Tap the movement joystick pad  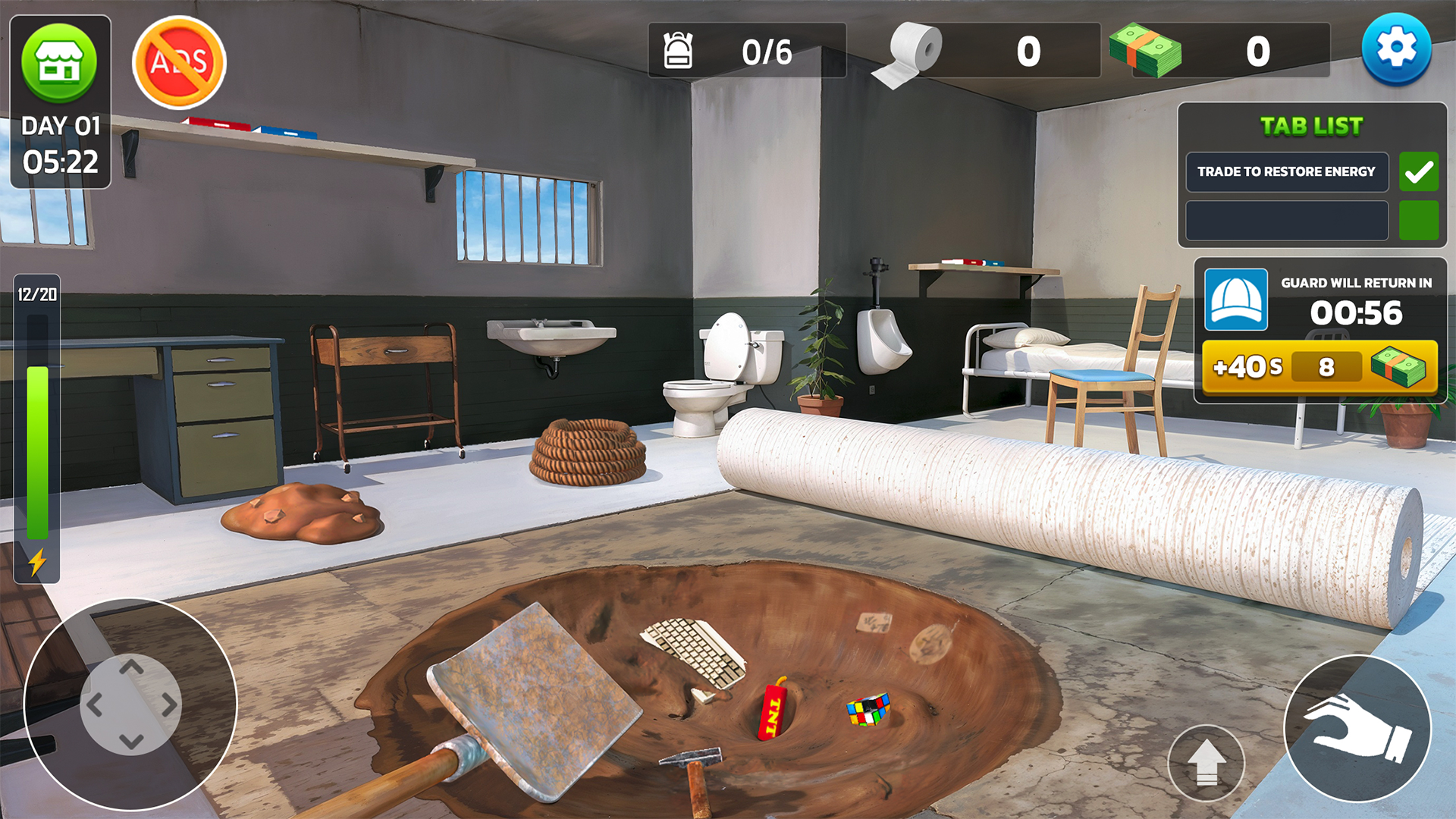(x=133, y=704)
